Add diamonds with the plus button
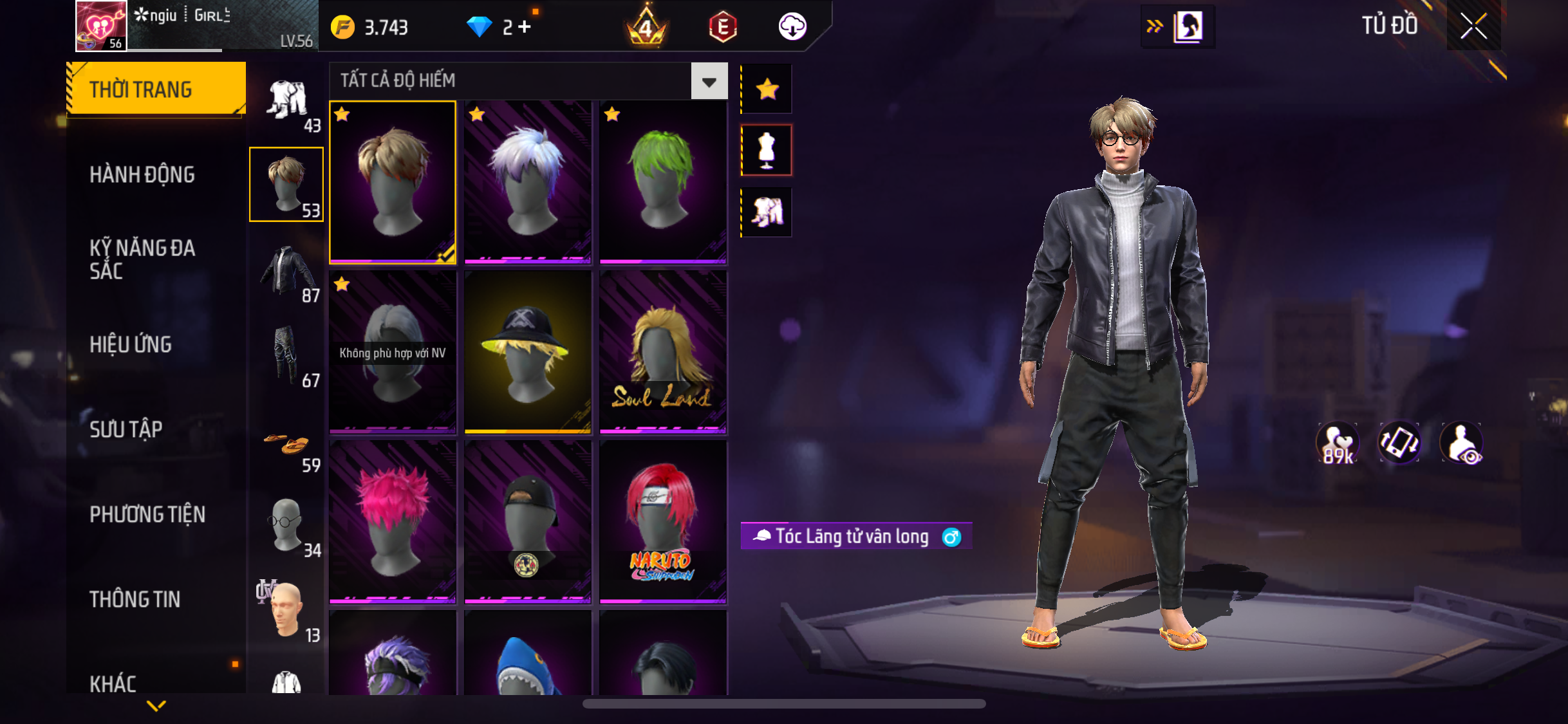The image size is (1568, 724). 525,27
